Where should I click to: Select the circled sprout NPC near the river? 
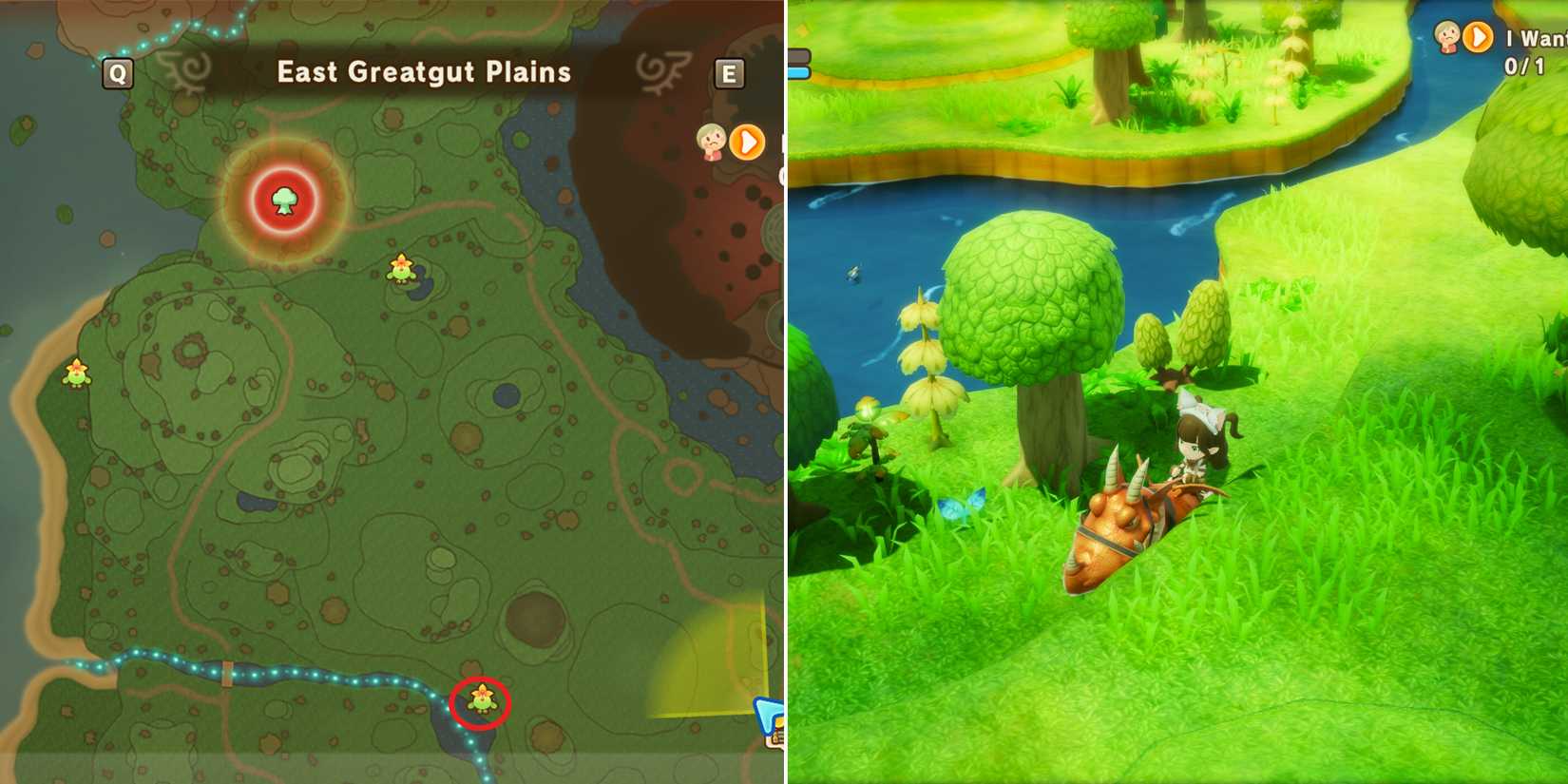pyautogui.click(x=481, y=700)
